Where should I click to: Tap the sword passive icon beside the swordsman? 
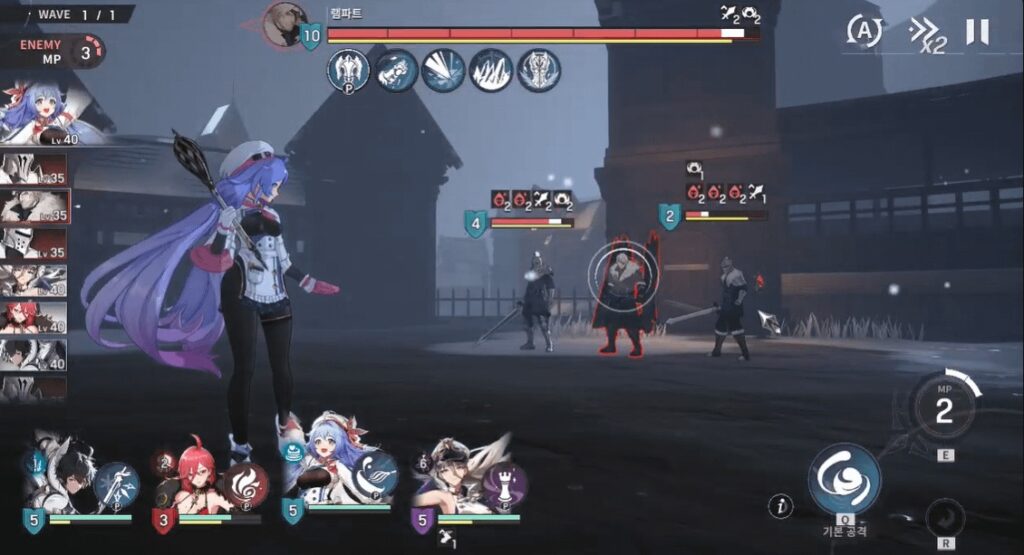[x=116, y=484]
